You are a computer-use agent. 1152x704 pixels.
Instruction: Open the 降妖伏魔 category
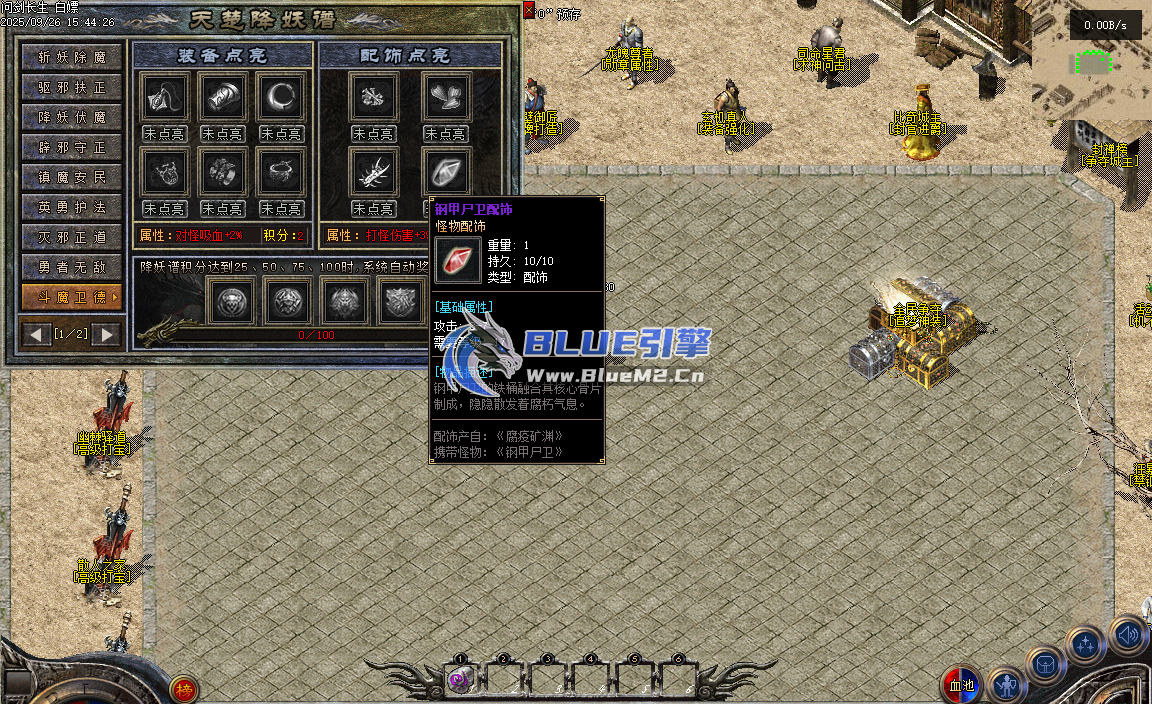click(x=72, y=118)
